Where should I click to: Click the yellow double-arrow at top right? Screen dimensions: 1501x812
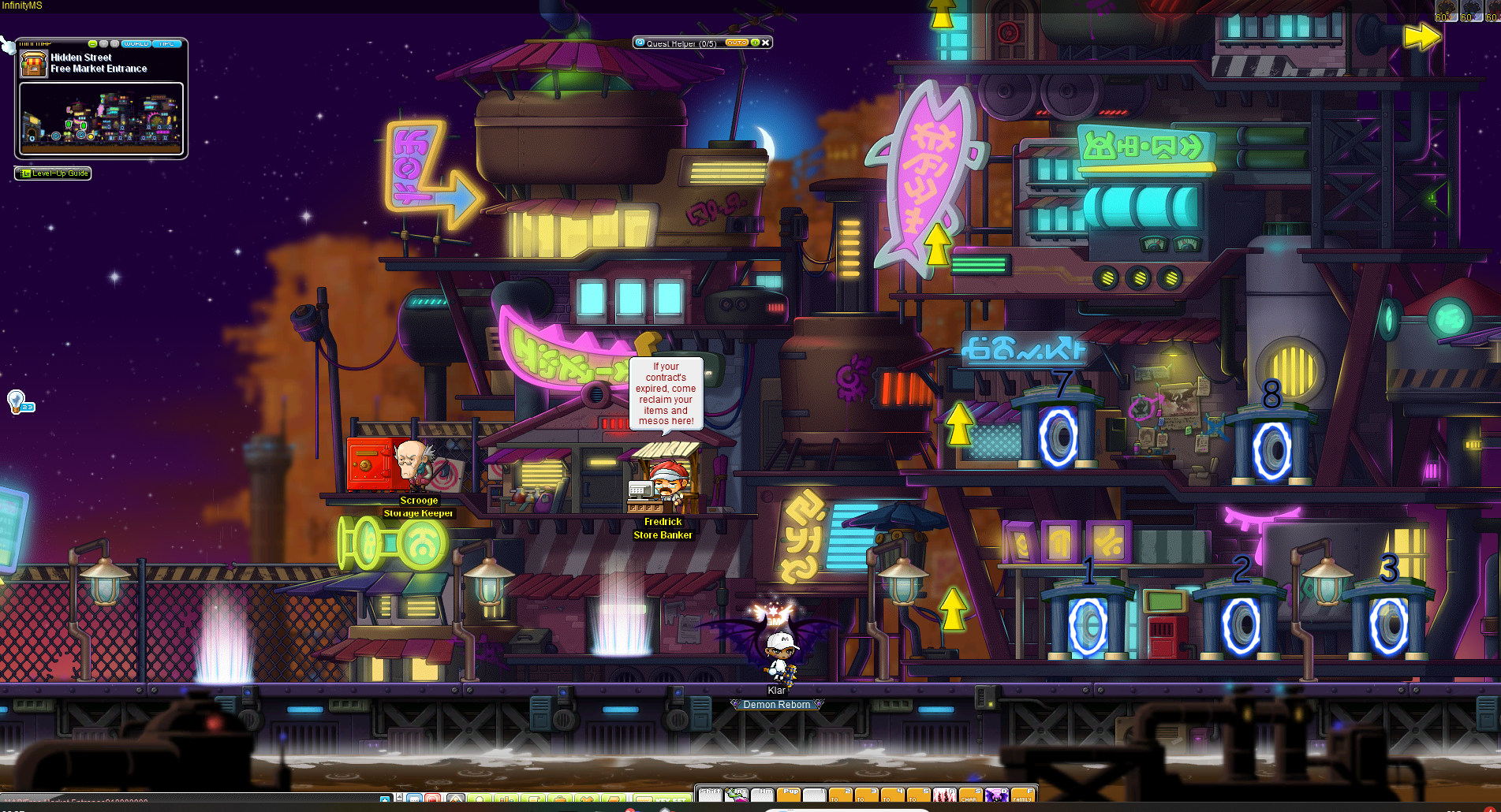pyautogui.click(x=1421, y=36)
